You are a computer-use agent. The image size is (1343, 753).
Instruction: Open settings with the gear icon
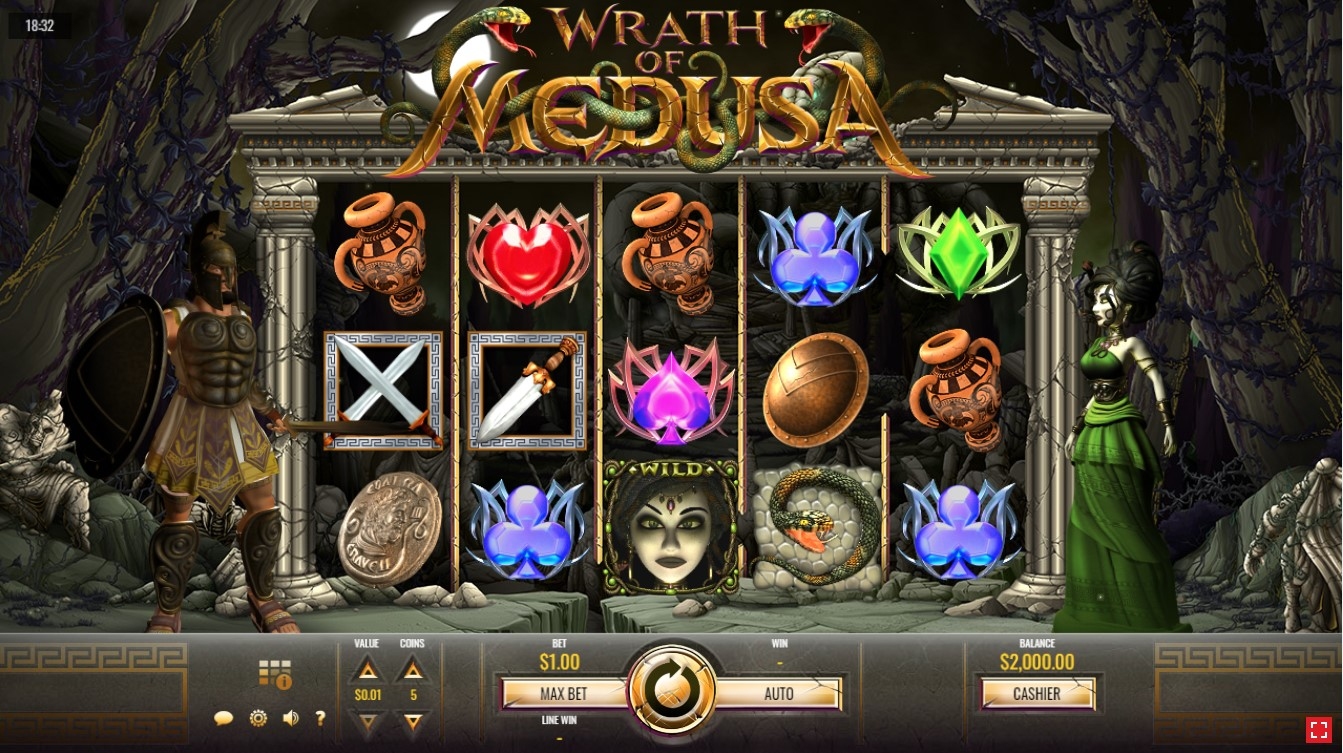pyautogui.click(x=258, y=718)
